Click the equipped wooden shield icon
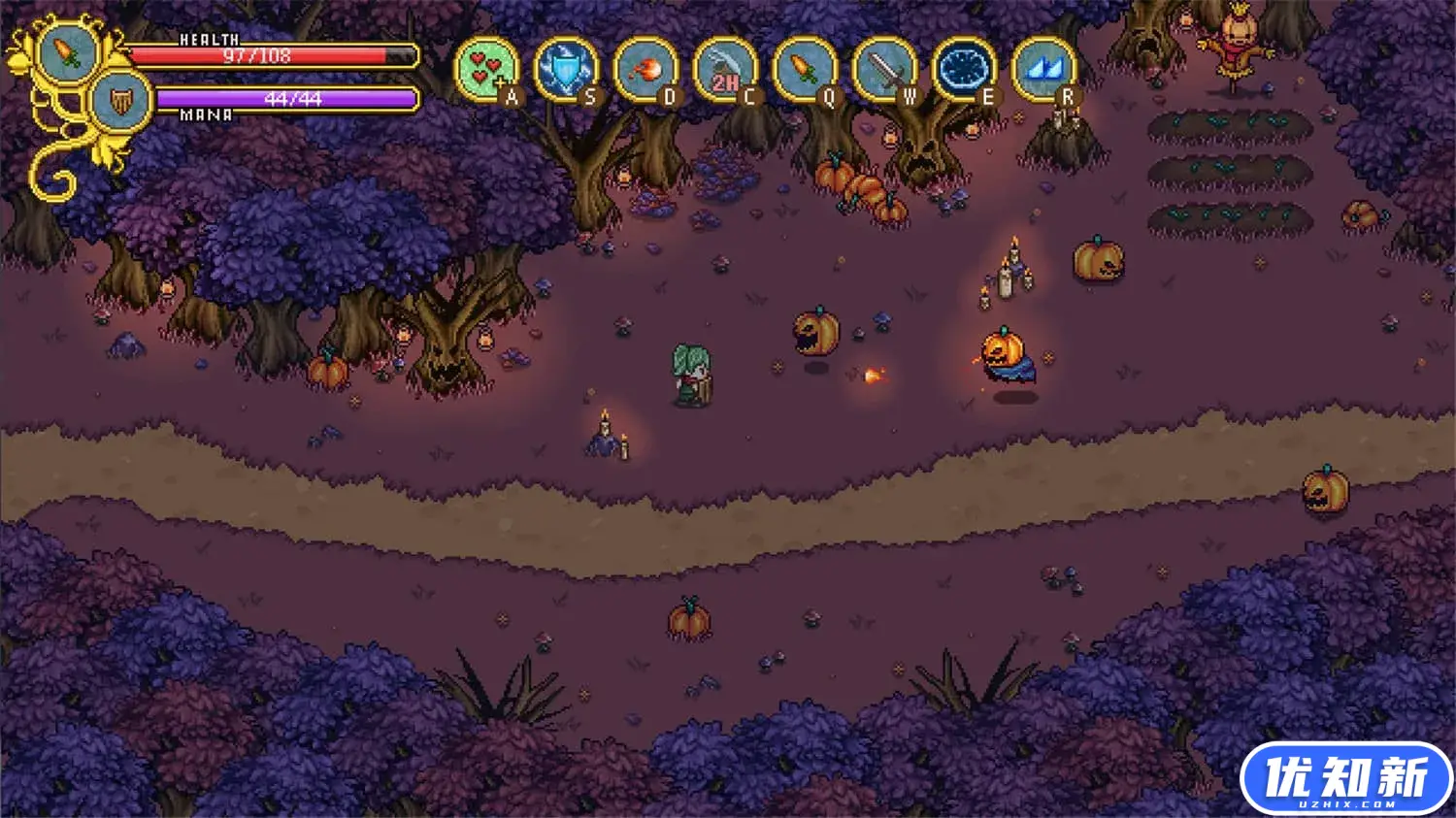Image resolution: width=1456 pixels, height=818 pixels. (121, 101)
